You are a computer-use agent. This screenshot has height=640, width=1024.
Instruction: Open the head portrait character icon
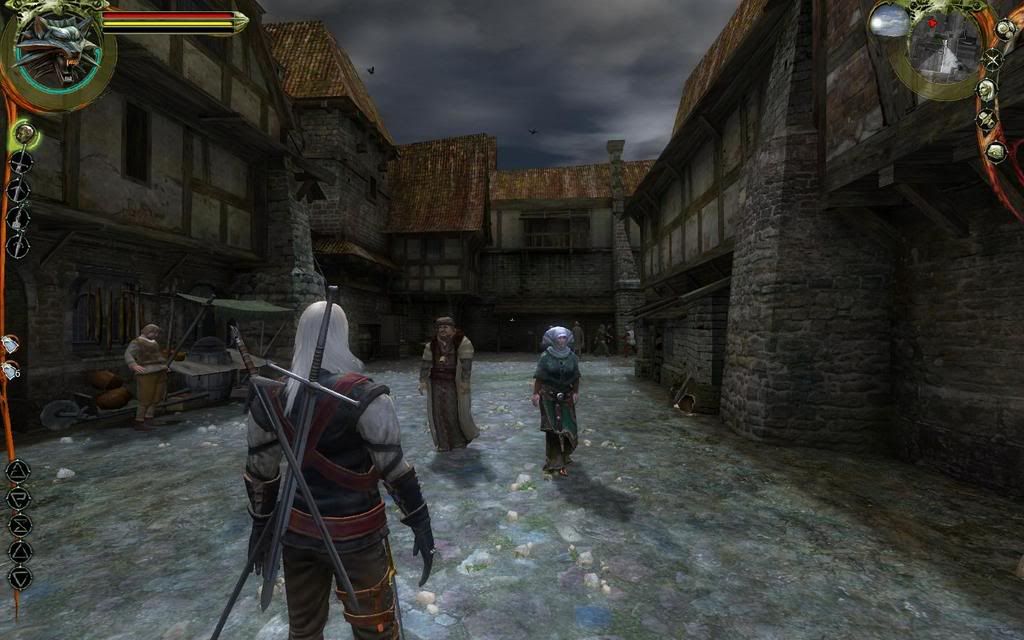click(986, 90)
